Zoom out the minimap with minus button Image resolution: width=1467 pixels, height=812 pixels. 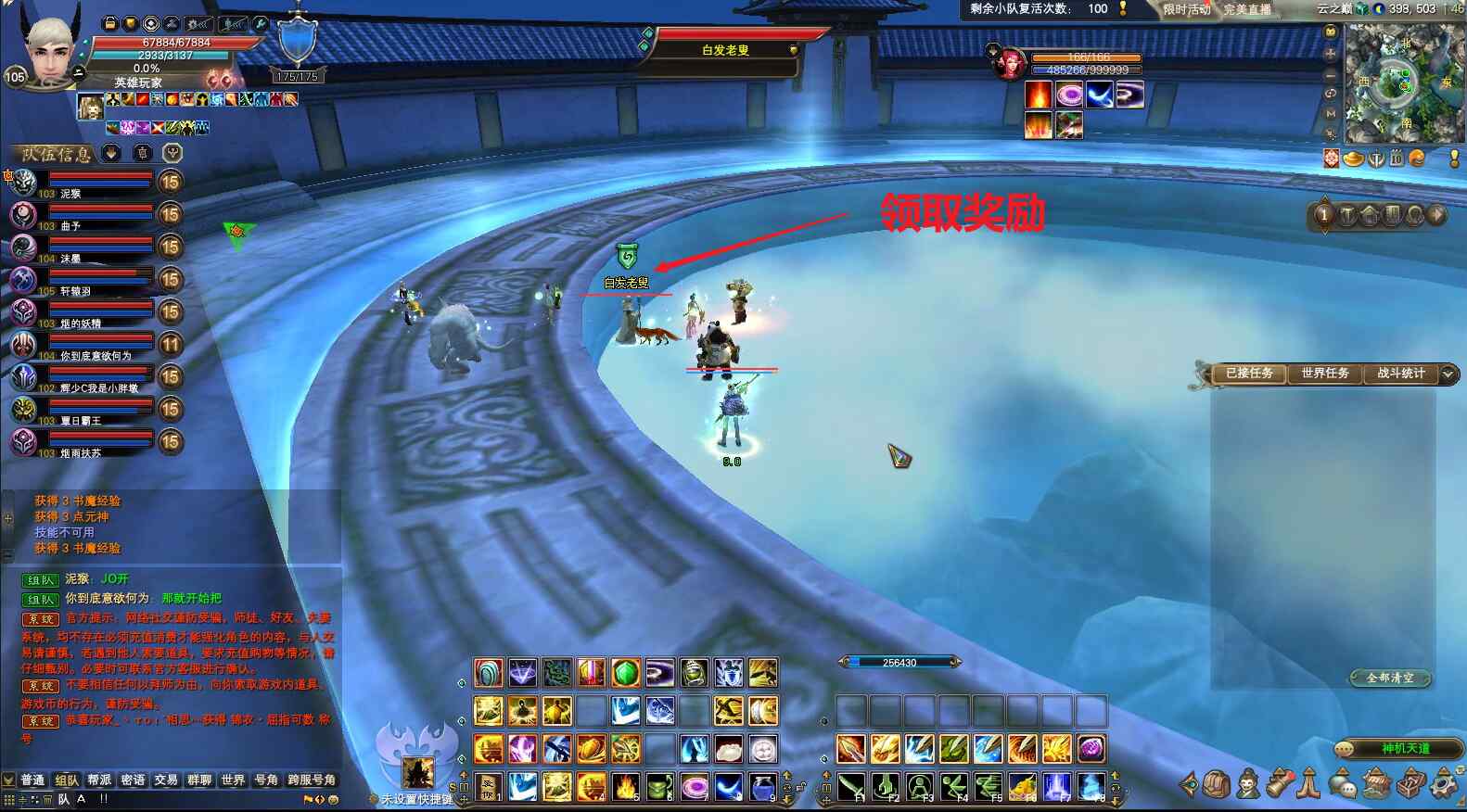[1331, 74]
